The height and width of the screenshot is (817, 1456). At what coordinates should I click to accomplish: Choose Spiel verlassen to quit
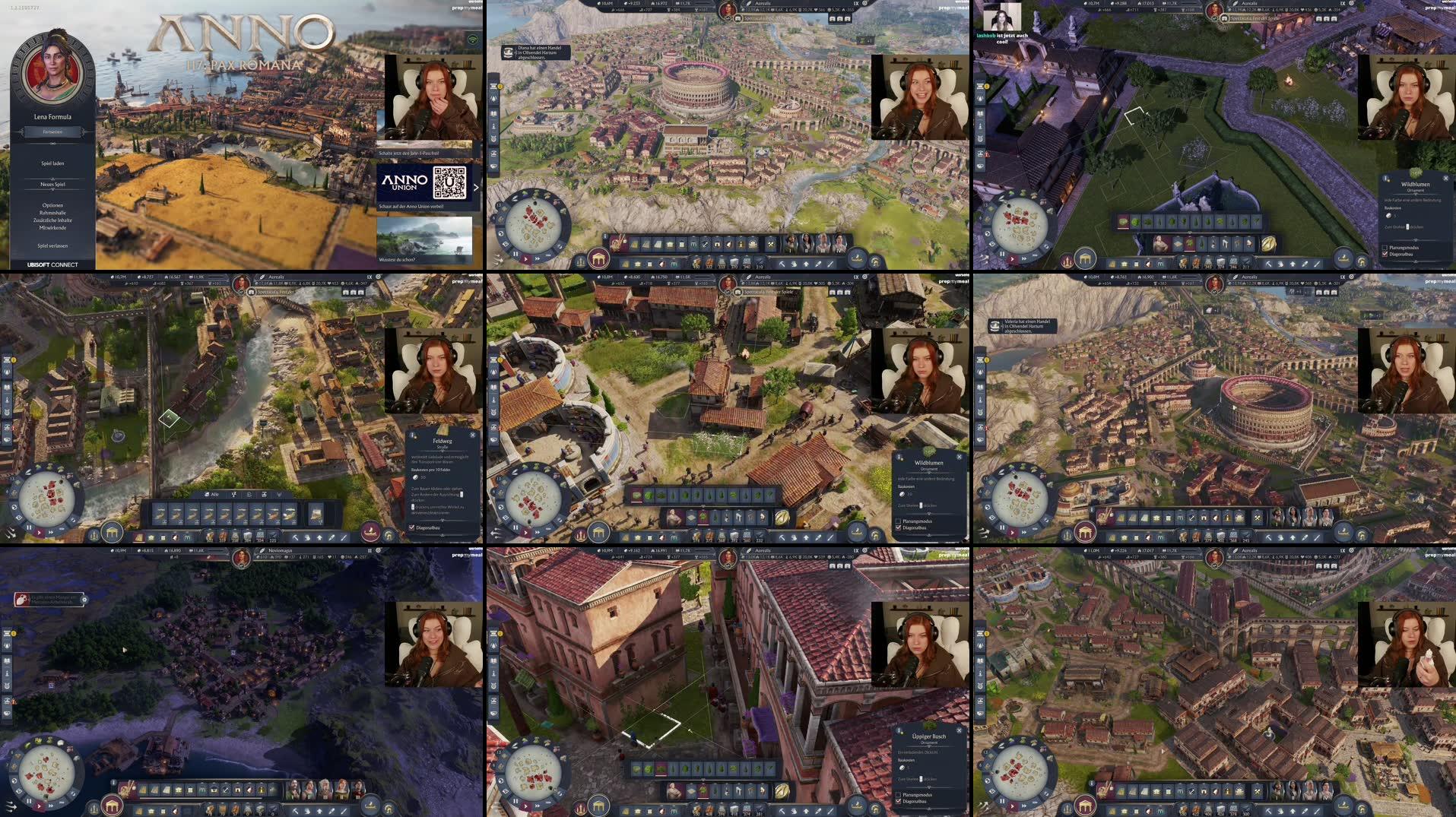coord(52,246)
